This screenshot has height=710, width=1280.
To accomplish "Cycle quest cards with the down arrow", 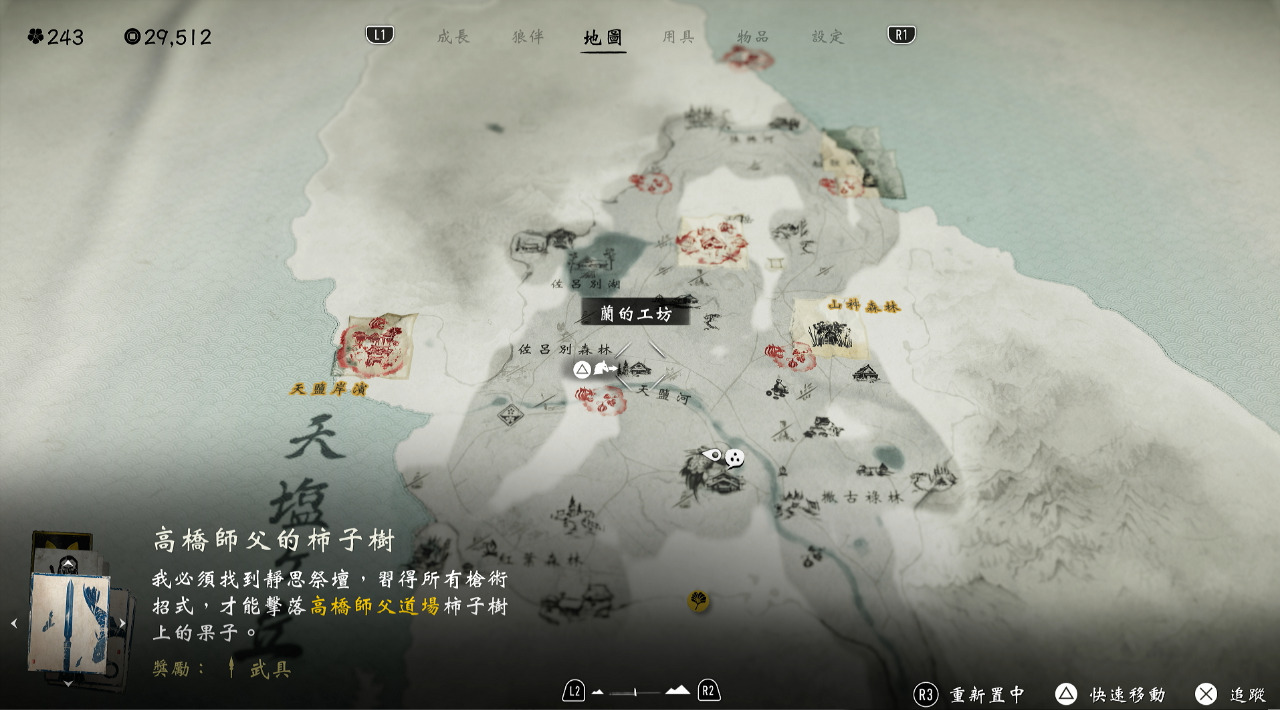I will (x=68, y=684).
